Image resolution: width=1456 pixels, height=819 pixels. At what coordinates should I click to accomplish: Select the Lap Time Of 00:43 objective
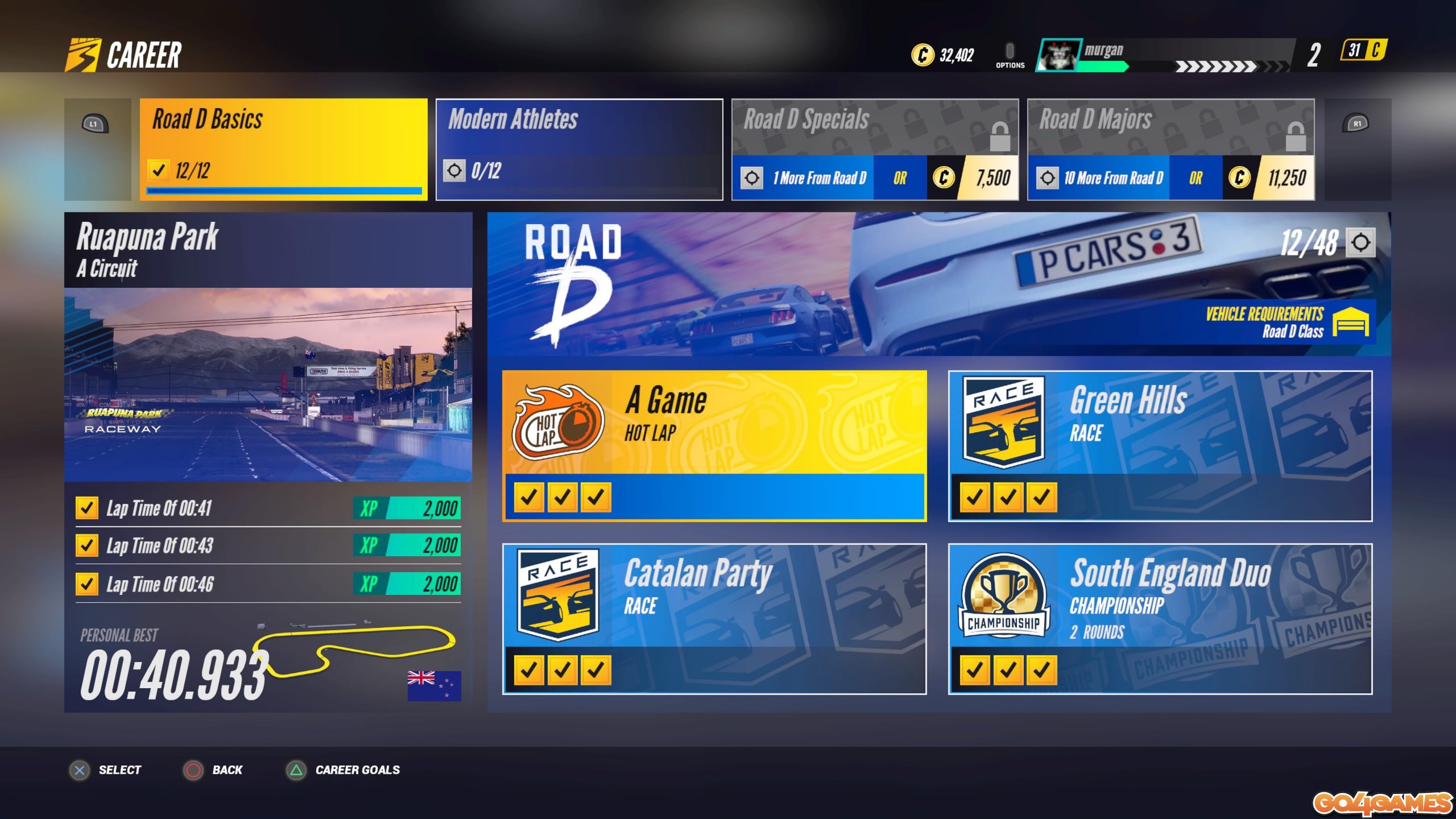(x=268, y=545)
